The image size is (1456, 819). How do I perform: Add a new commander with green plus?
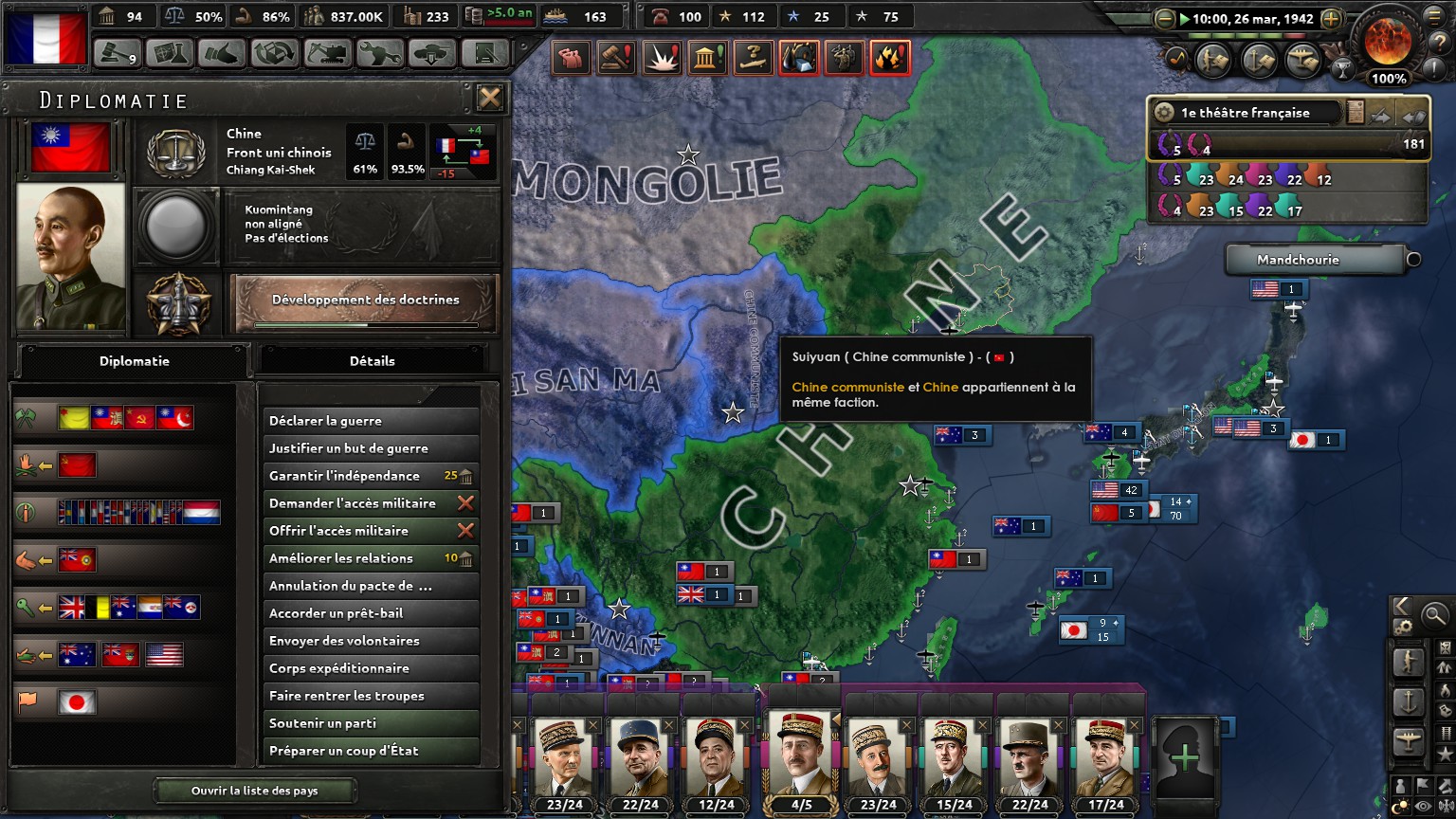pyautogui.click(x=1184, y=756)
